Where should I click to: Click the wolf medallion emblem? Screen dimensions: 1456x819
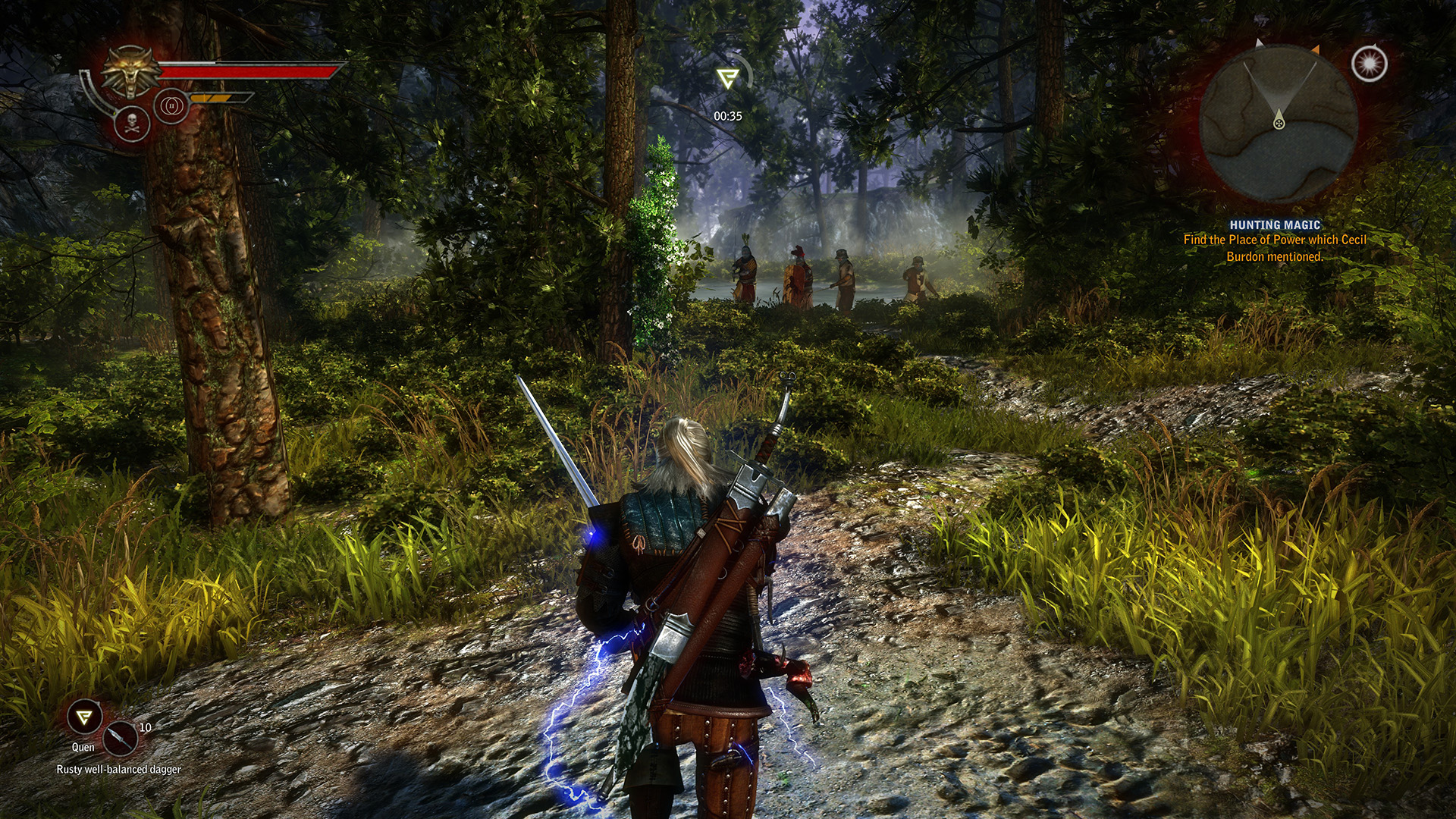[130, 71]
